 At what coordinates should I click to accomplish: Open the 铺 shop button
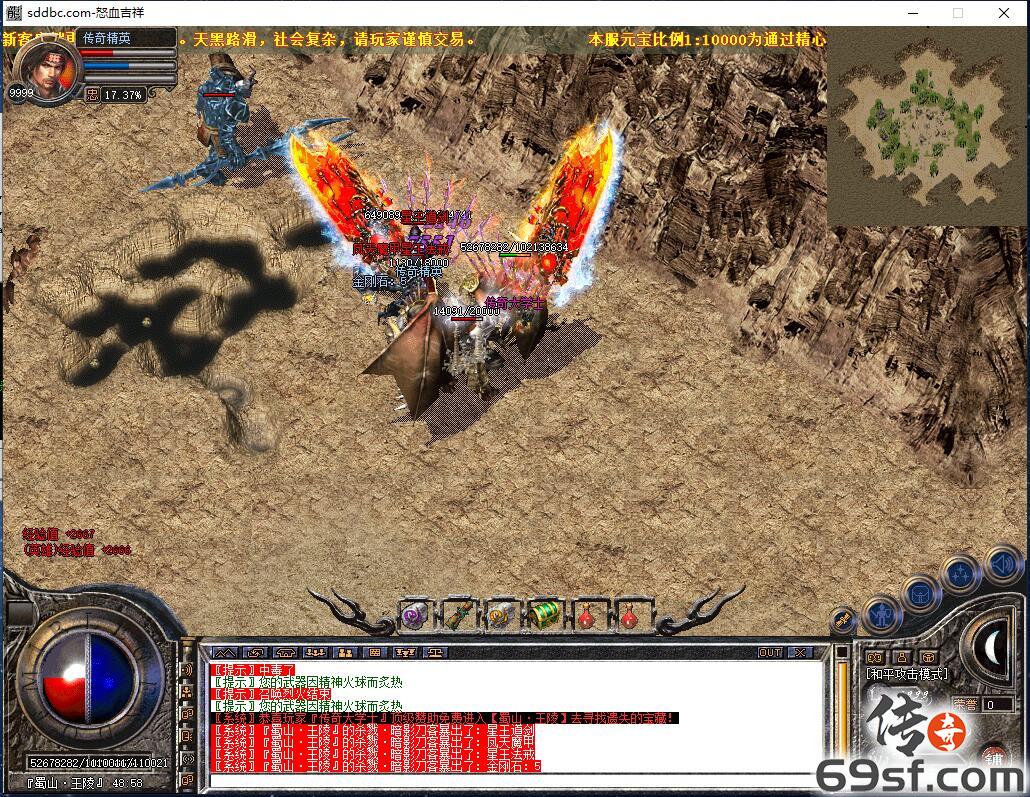[x=992, y=757]
